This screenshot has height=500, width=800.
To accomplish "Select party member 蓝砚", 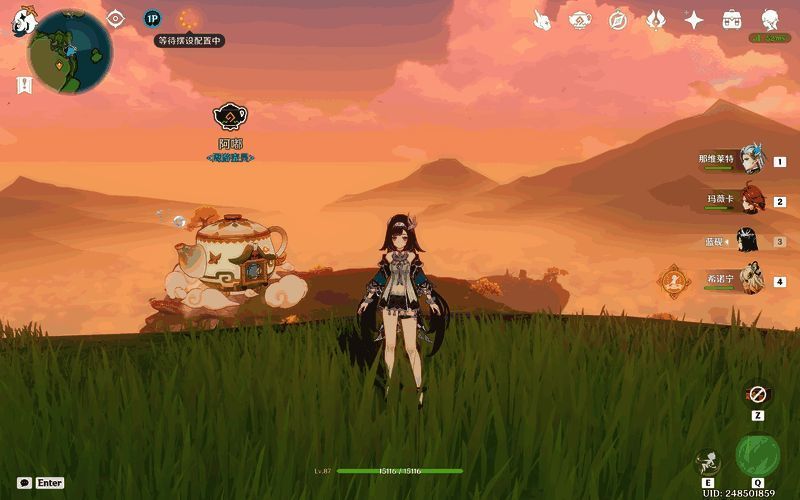I will click(x=747, y=241).
